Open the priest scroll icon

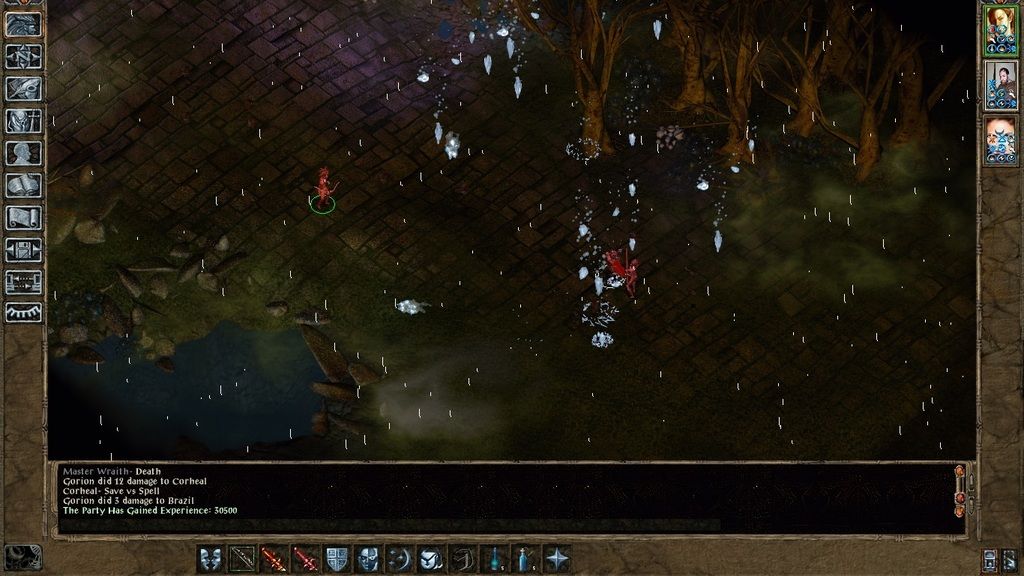pos(23,217)
